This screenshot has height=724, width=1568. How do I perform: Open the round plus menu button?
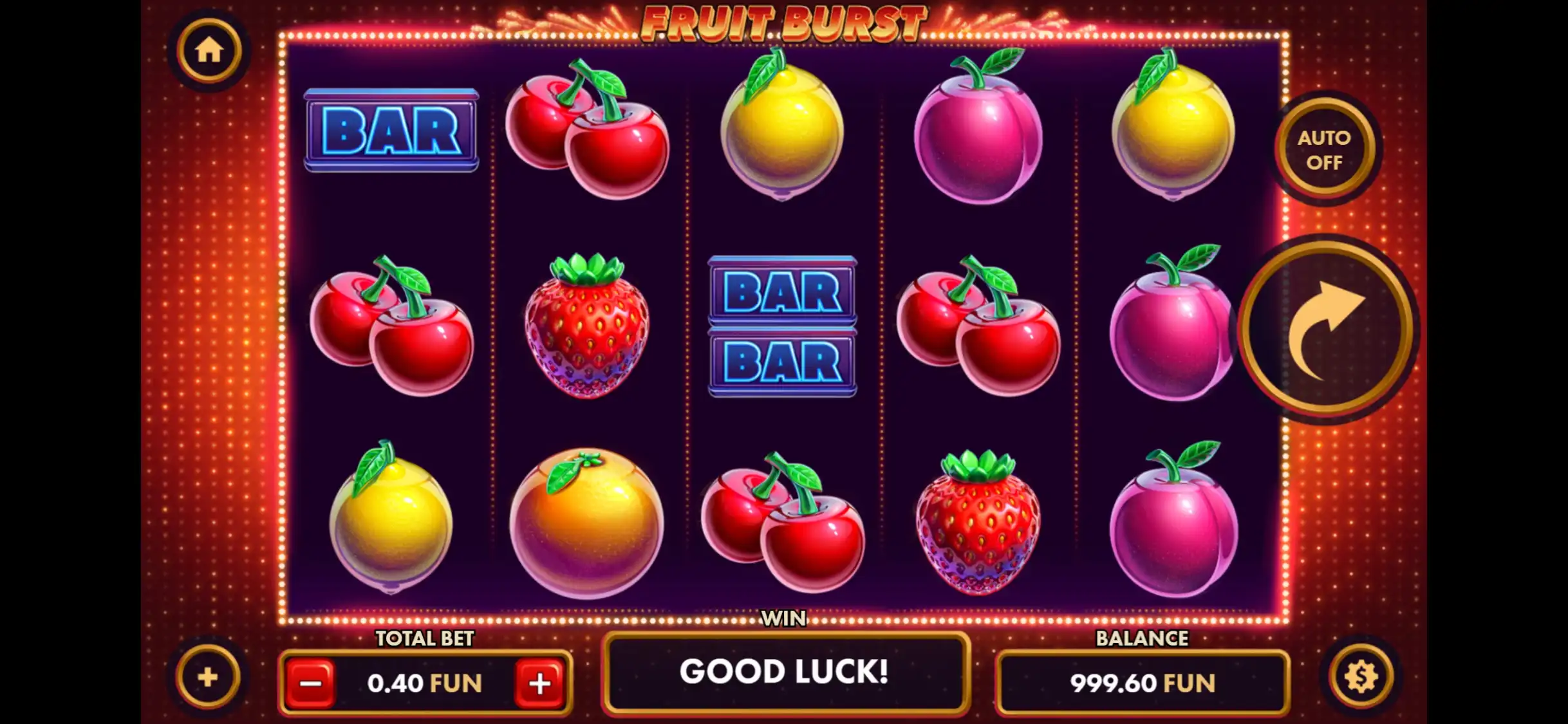coord(208,677)
